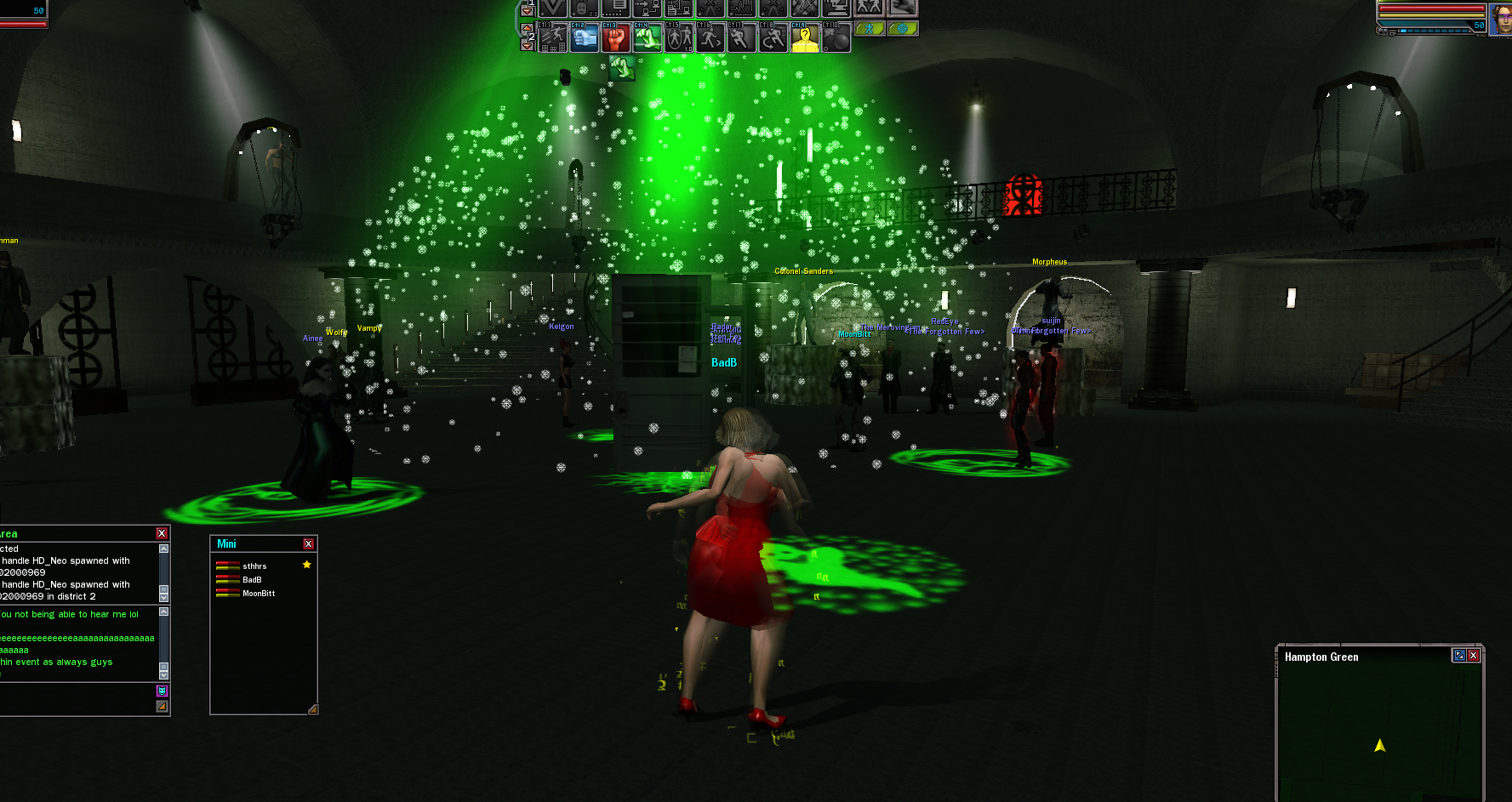The height and width of the screenshot is (802, 1512).
Task: Toggle the green crosshair targeting button
Action: [902, 29]
